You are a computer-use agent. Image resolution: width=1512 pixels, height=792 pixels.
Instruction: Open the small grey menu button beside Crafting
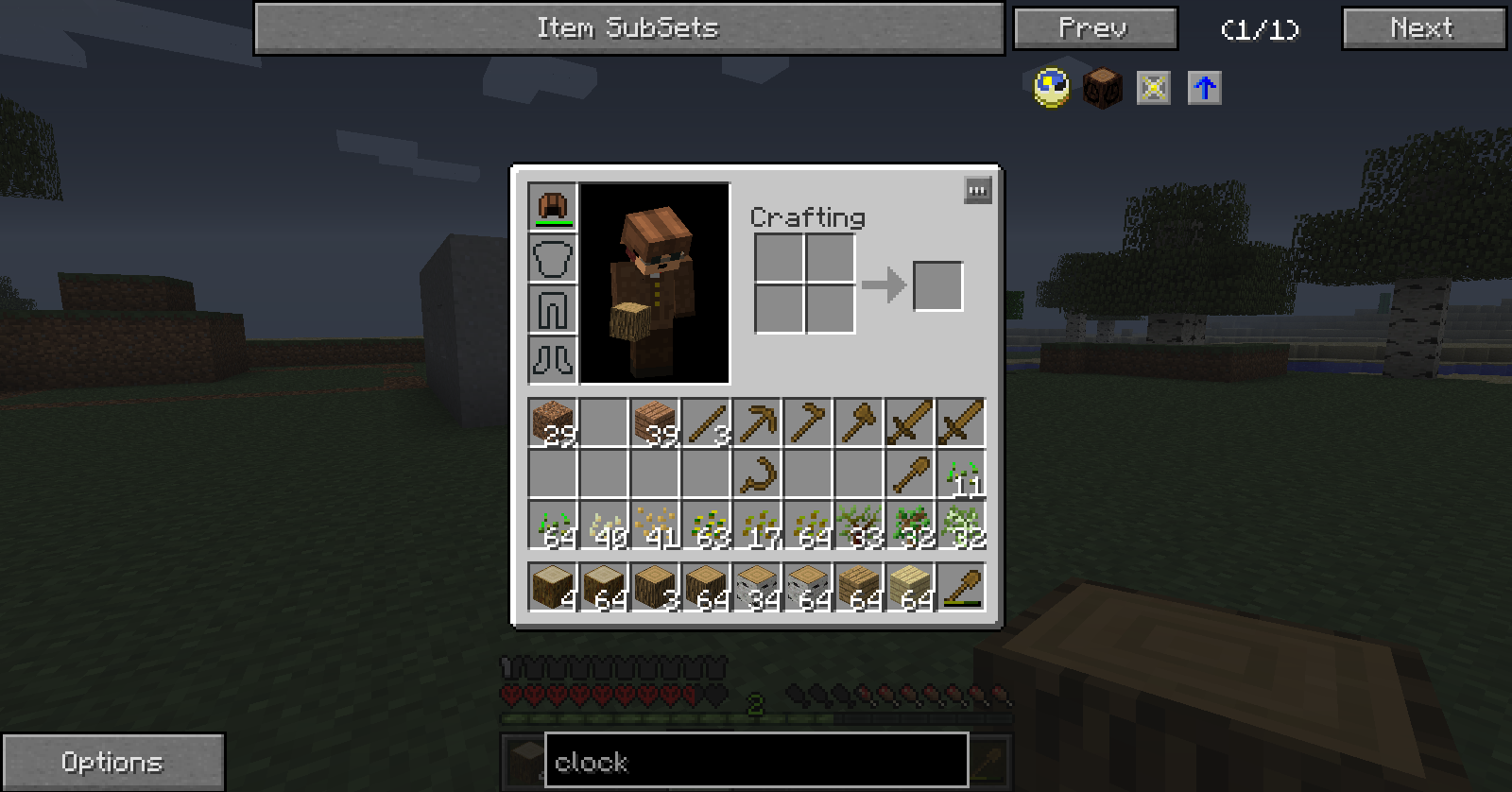pos(977,191)
